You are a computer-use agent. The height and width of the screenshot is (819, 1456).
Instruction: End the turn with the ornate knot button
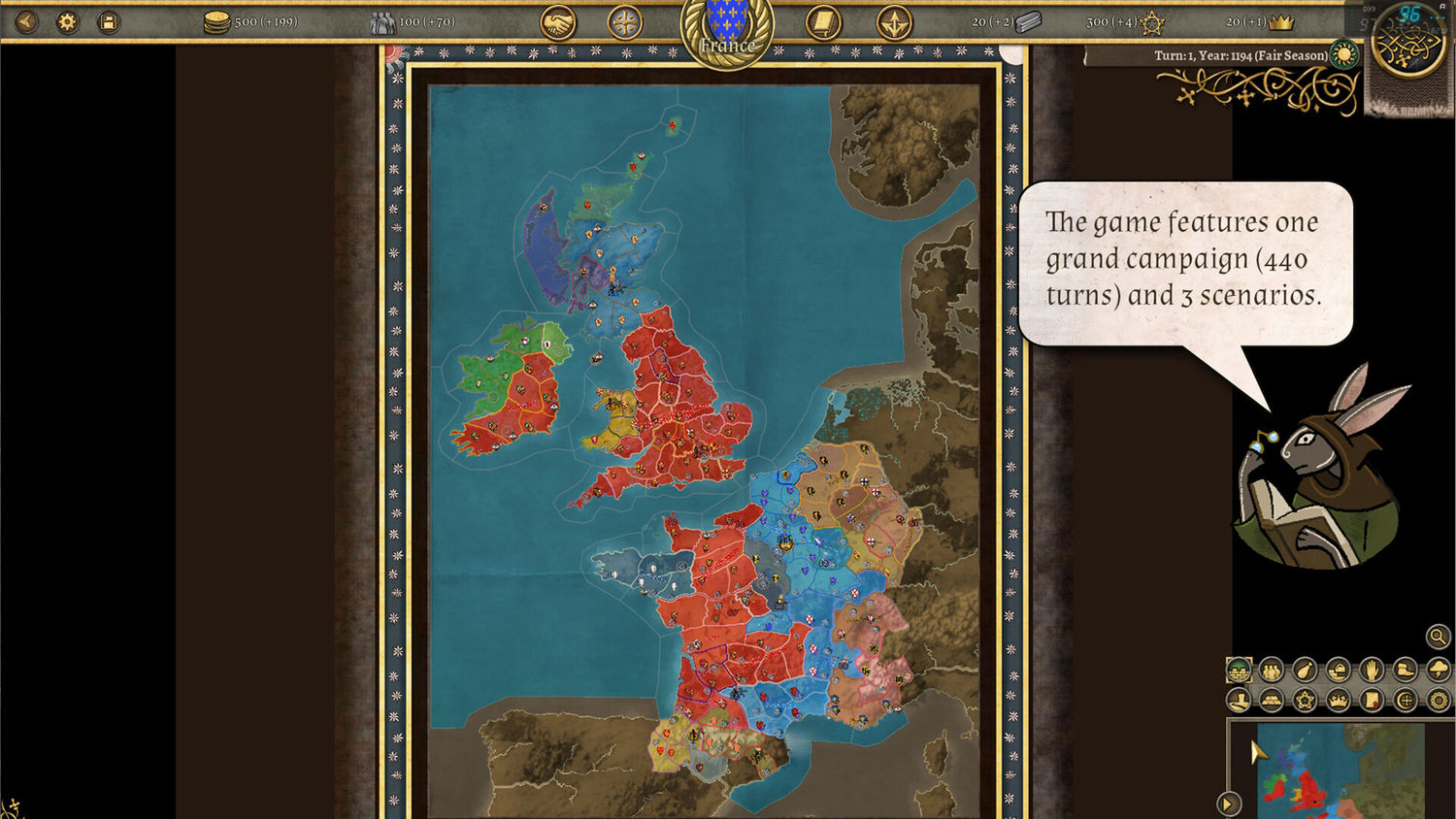point(1407,41)
